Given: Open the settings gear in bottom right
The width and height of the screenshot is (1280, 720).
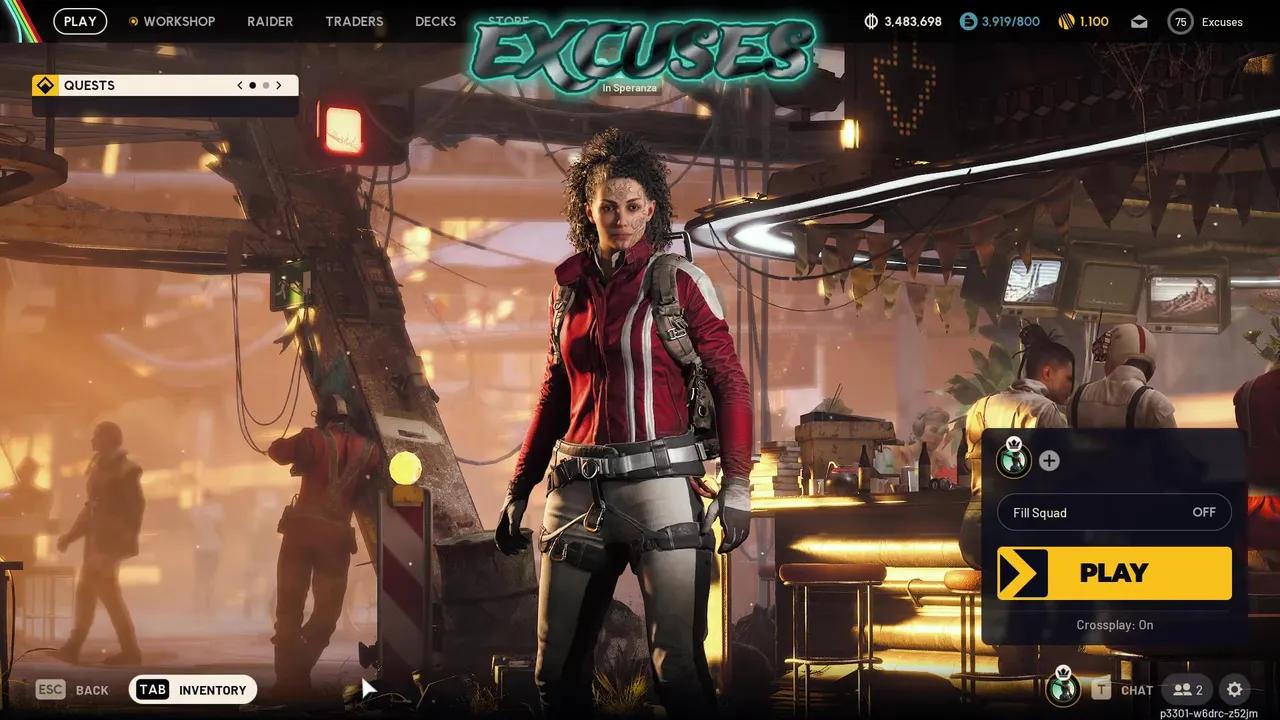Looking at the screenshot, I should (x=1234, y=690).
